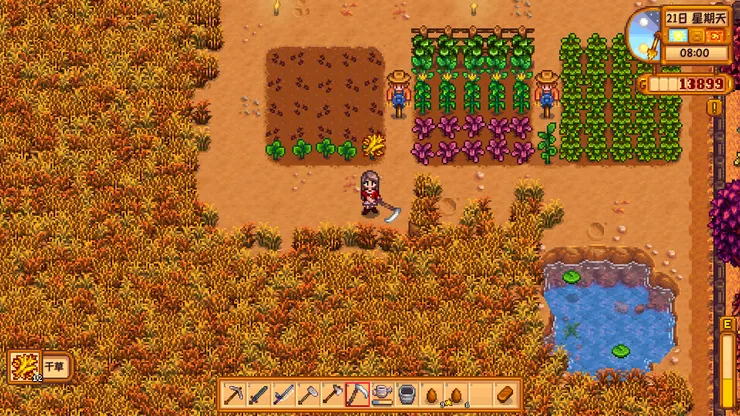Viewport: 740px width, 416px height.
Task: Select the metal milk pail slot
Action: tap(407, 394)
